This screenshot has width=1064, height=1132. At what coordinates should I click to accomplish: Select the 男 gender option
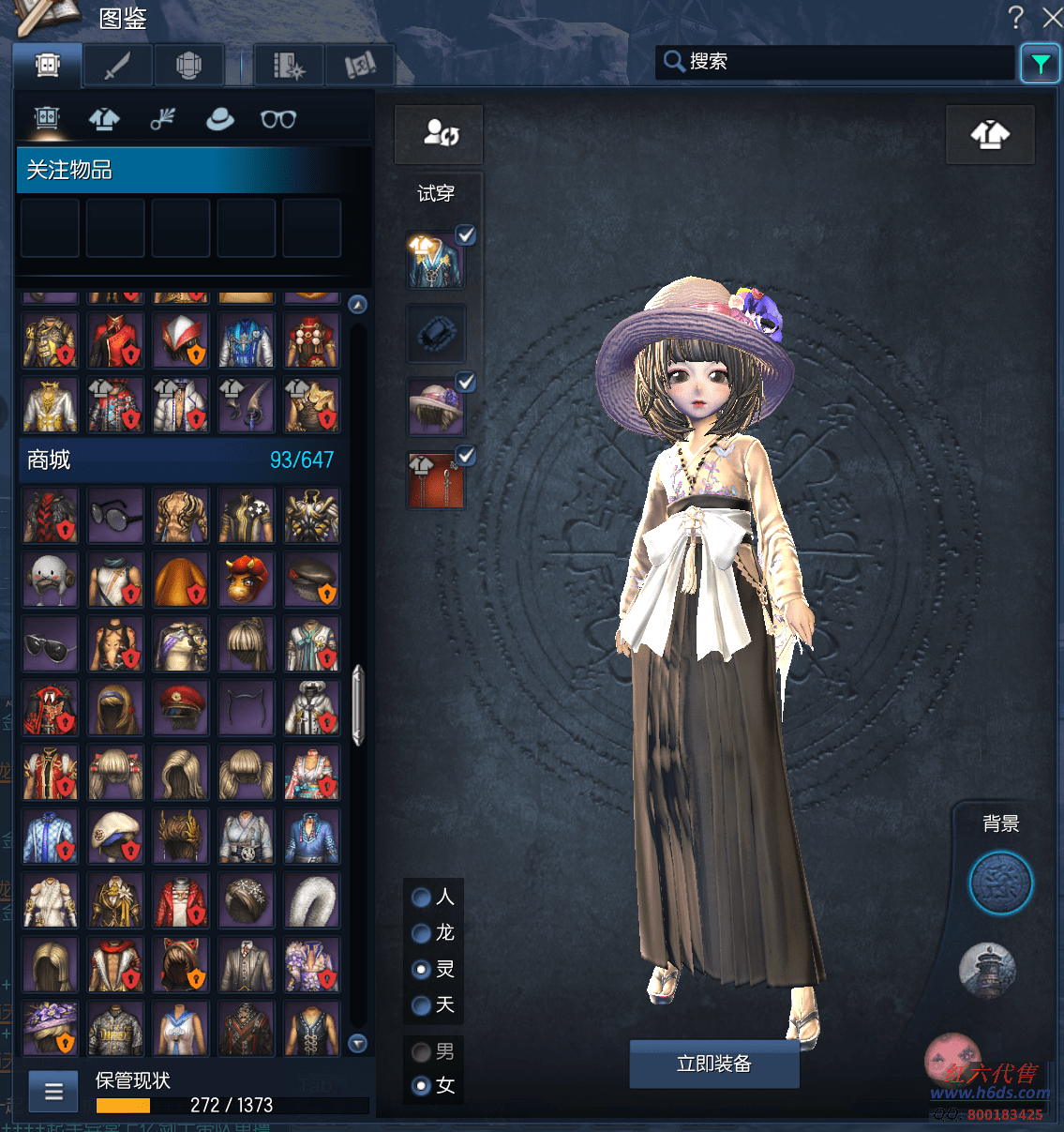422,1052
